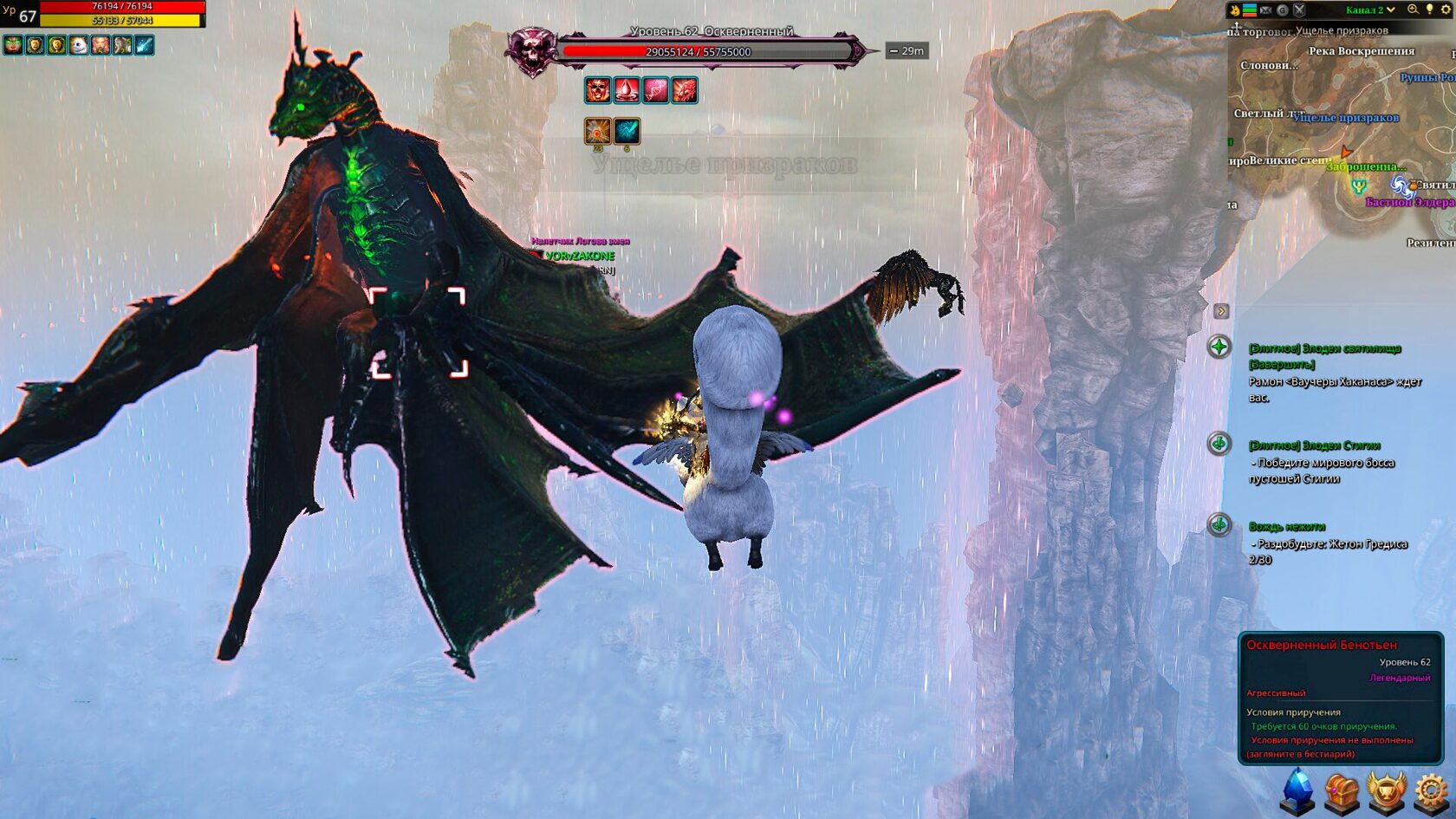Open the mail envelope icon
The width and height of the screenshot is (1456, 819).
[1265, 10]
